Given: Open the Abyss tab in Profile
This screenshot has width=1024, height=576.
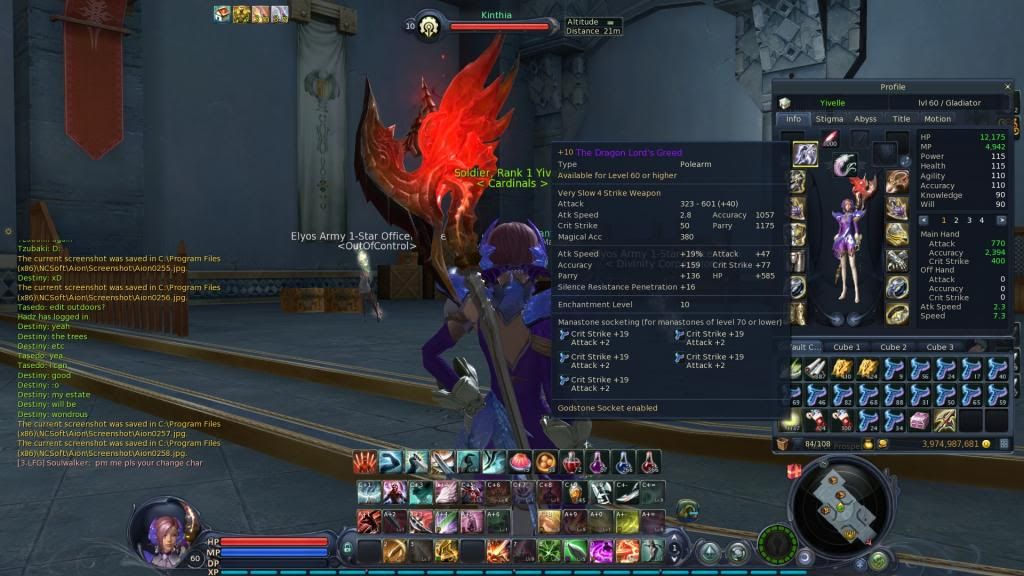Looking at the screenshot, I should [865, 119].
